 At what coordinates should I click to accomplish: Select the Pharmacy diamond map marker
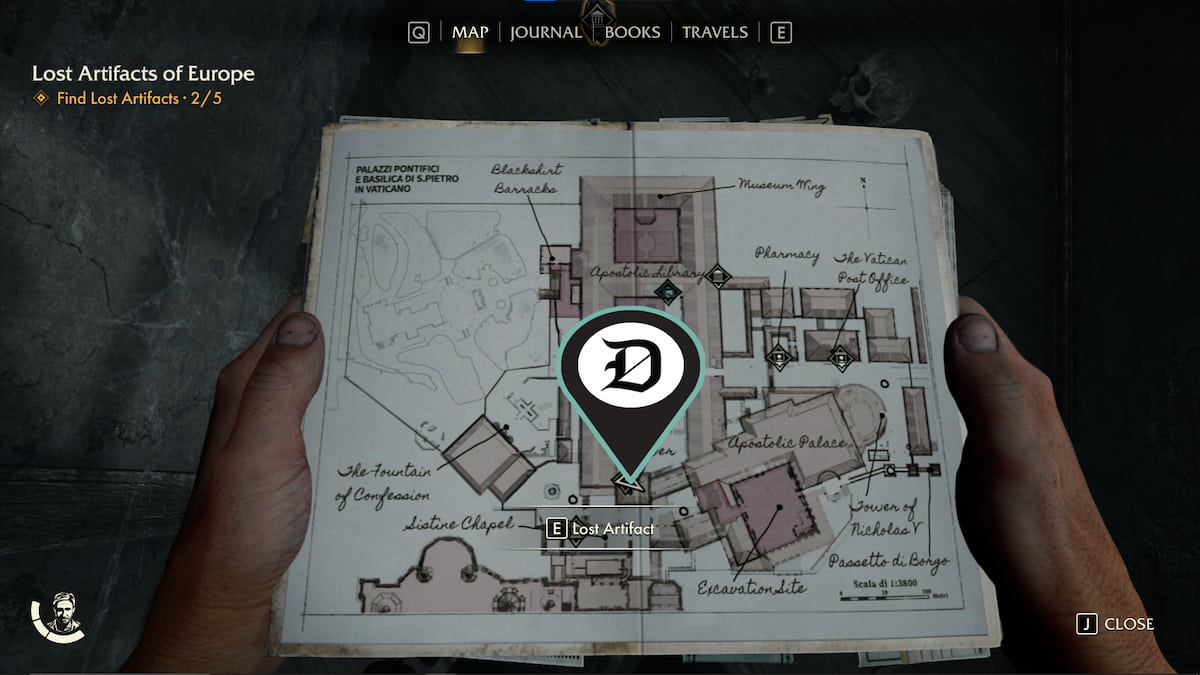point(778,355)
